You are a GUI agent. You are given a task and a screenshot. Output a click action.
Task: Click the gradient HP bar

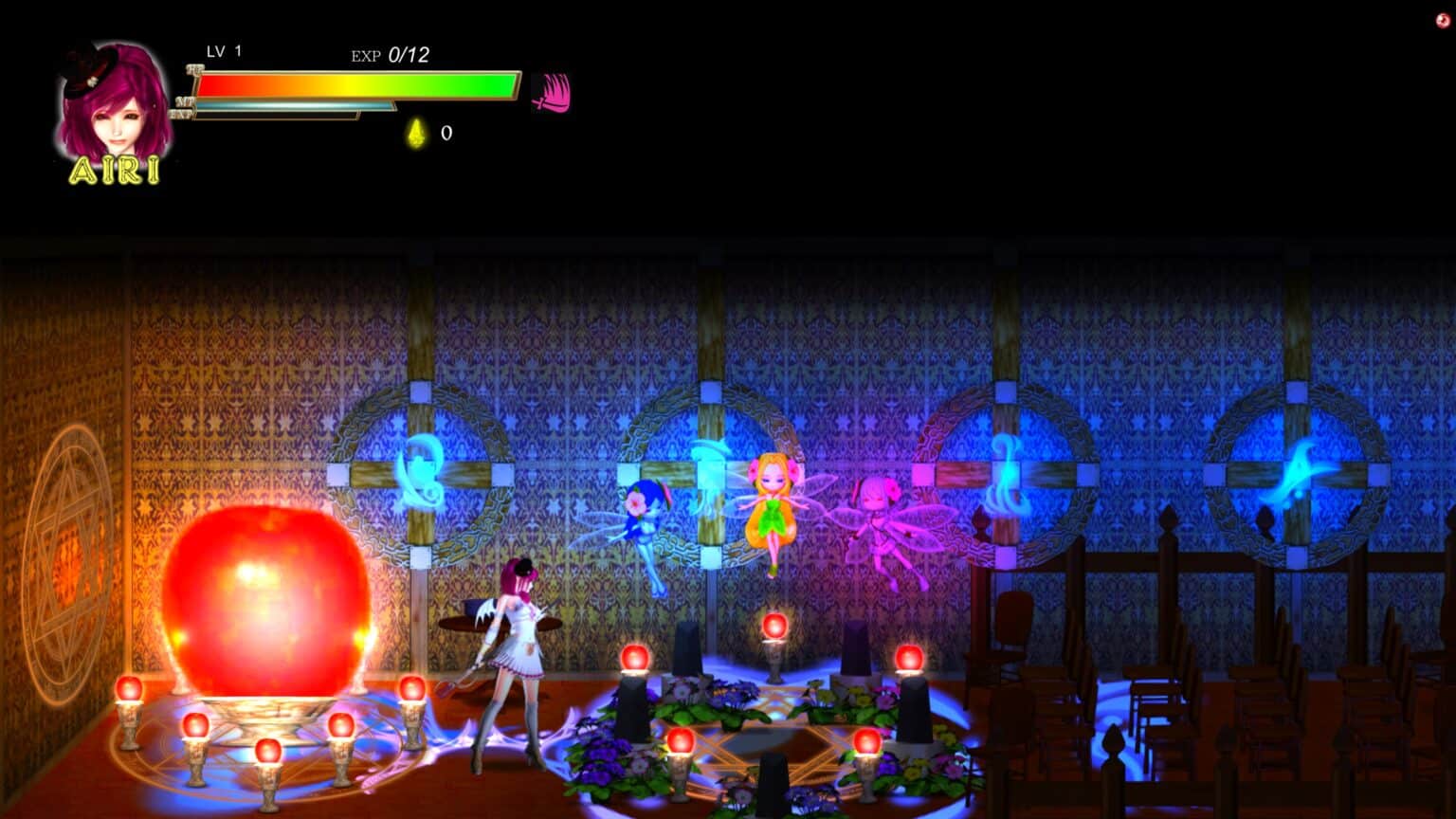coord(355,83)
